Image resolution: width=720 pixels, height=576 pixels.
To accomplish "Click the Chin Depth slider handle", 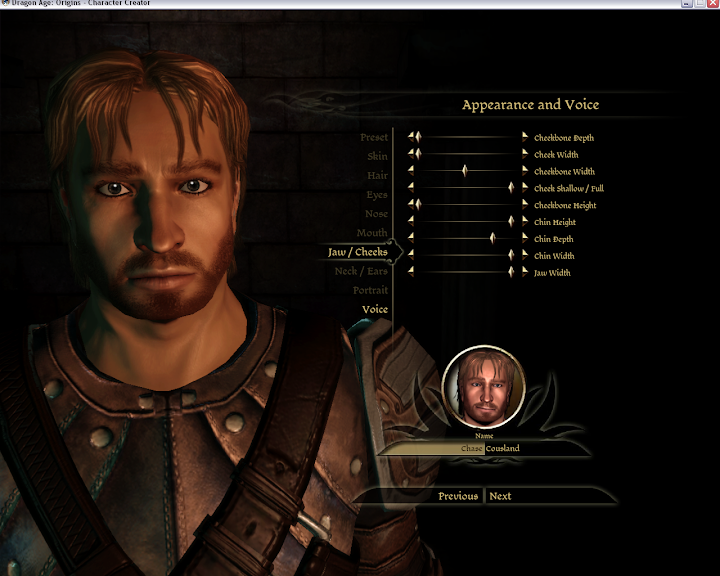I will tap(492, 238).
